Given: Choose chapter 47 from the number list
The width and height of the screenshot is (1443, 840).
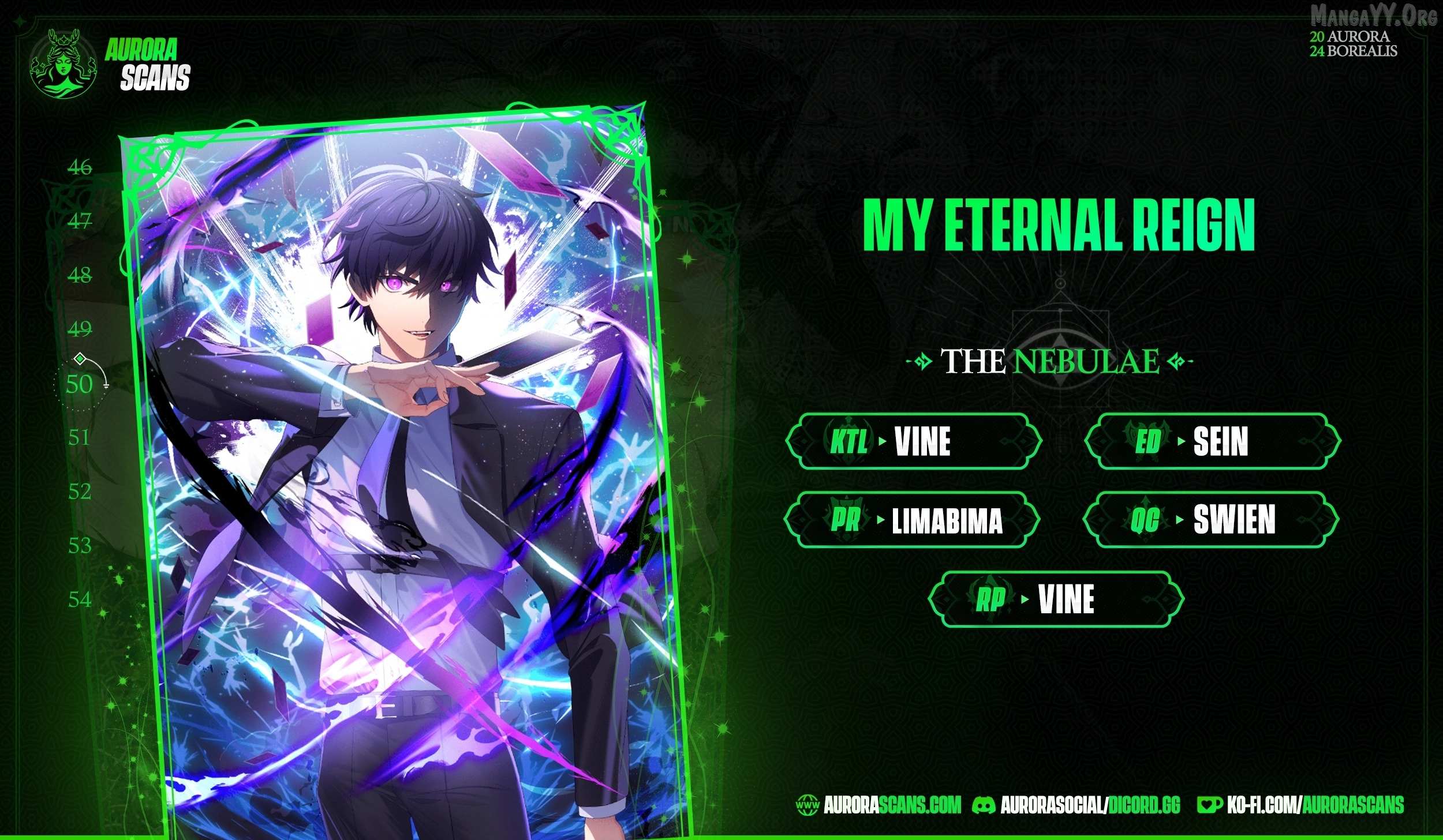Looking at the screenshot, I should pos(80,221).
